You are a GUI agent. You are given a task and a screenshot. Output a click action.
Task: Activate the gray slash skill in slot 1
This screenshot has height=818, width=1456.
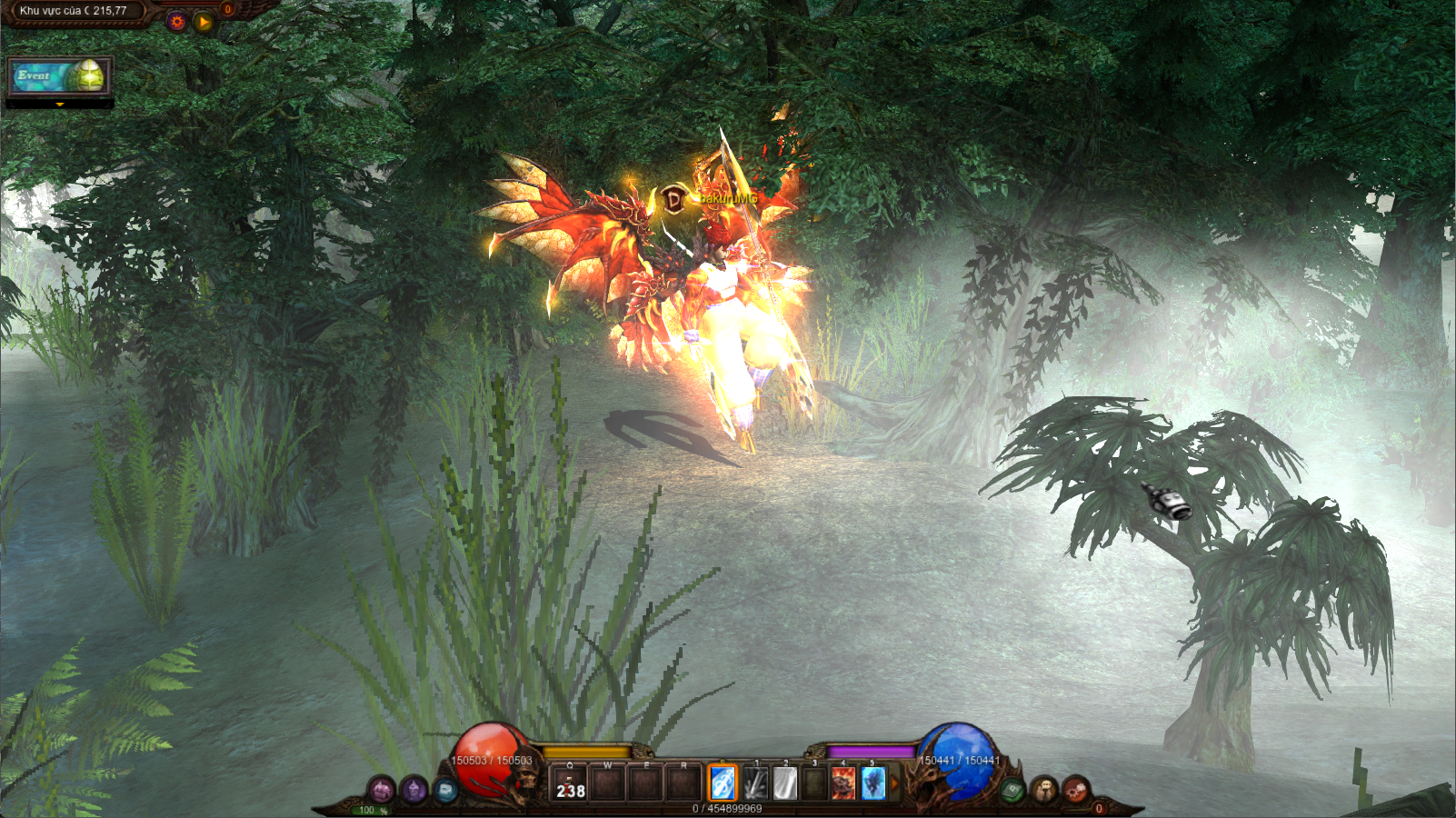pos(755,783)
